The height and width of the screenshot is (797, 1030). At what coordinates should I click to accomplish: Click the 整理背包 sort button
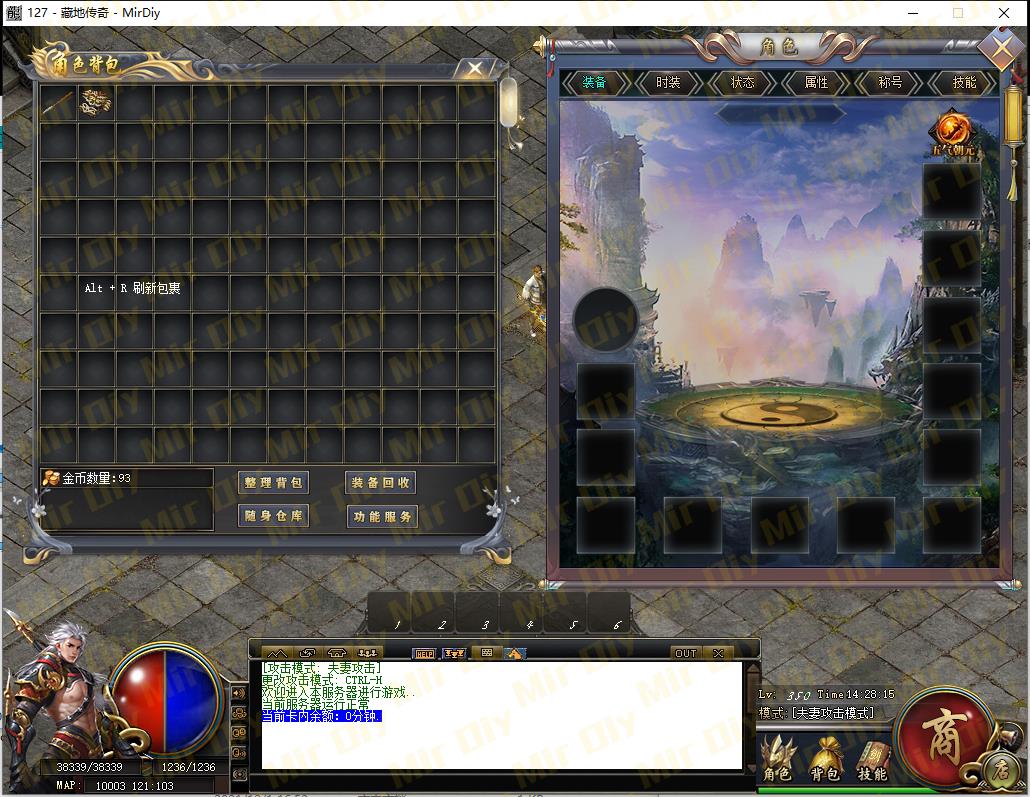tap(274, 483)
